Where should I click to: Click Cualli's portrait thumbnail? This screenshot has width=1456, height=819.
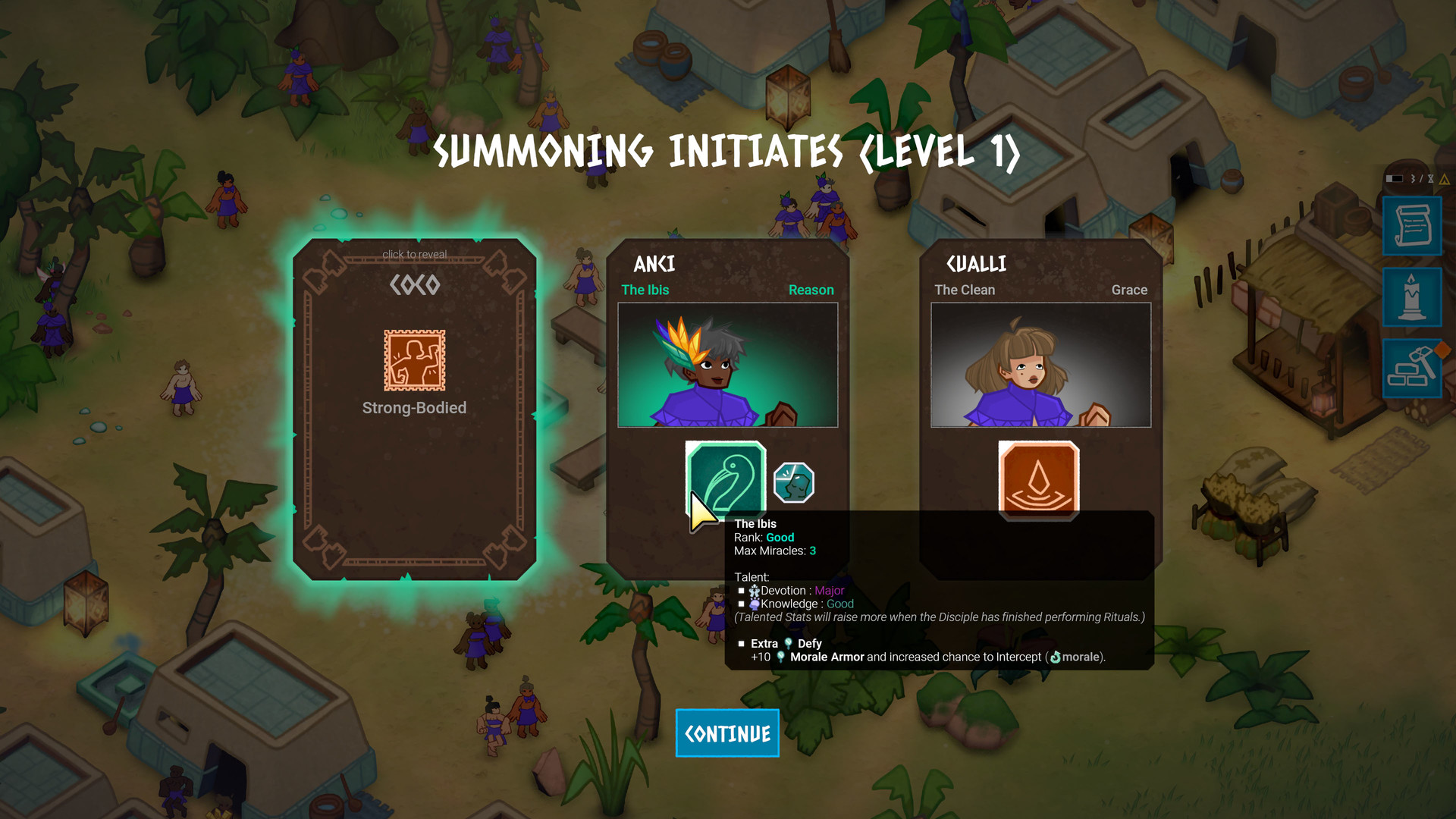[1040, 364]
